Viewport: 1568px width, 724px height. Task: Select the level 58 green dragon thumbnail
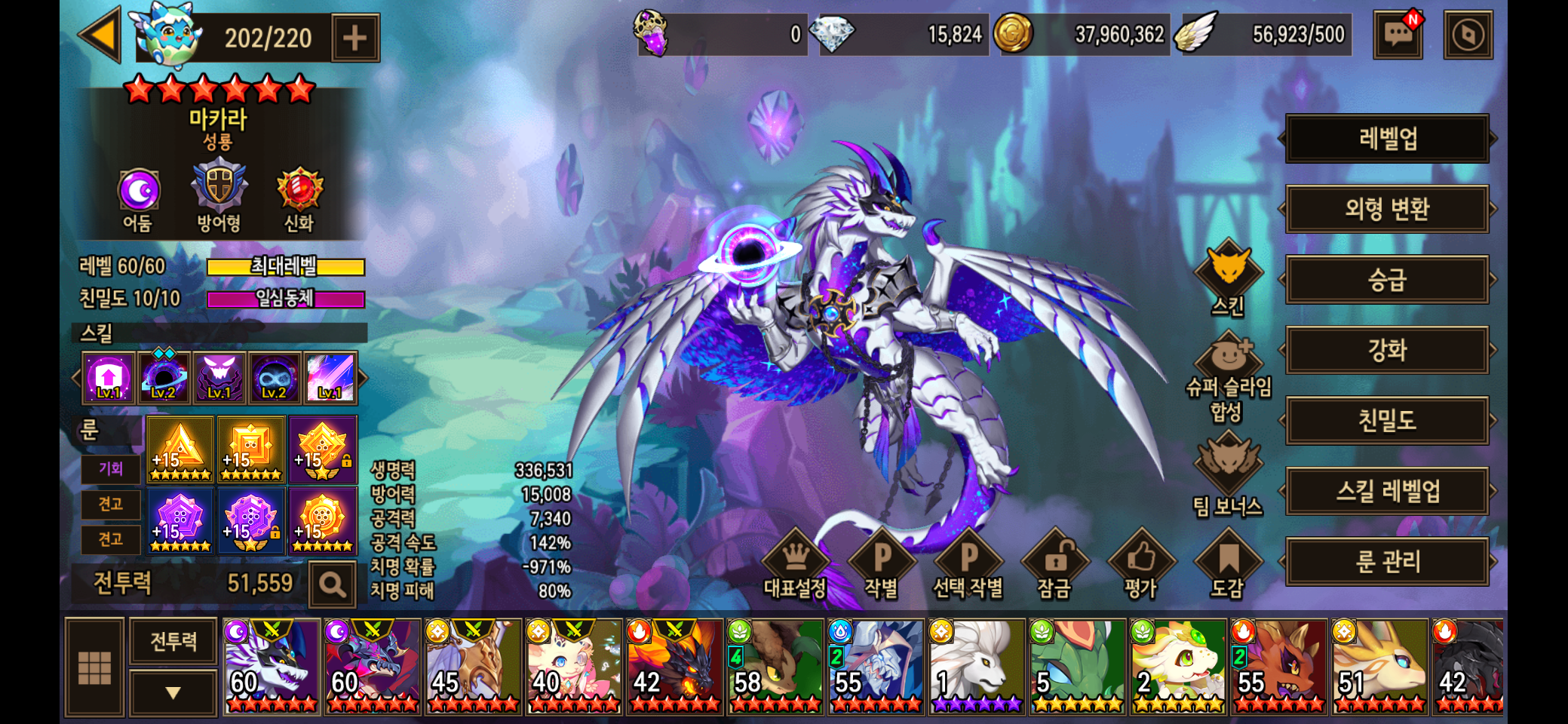click(x=775, y=667)
